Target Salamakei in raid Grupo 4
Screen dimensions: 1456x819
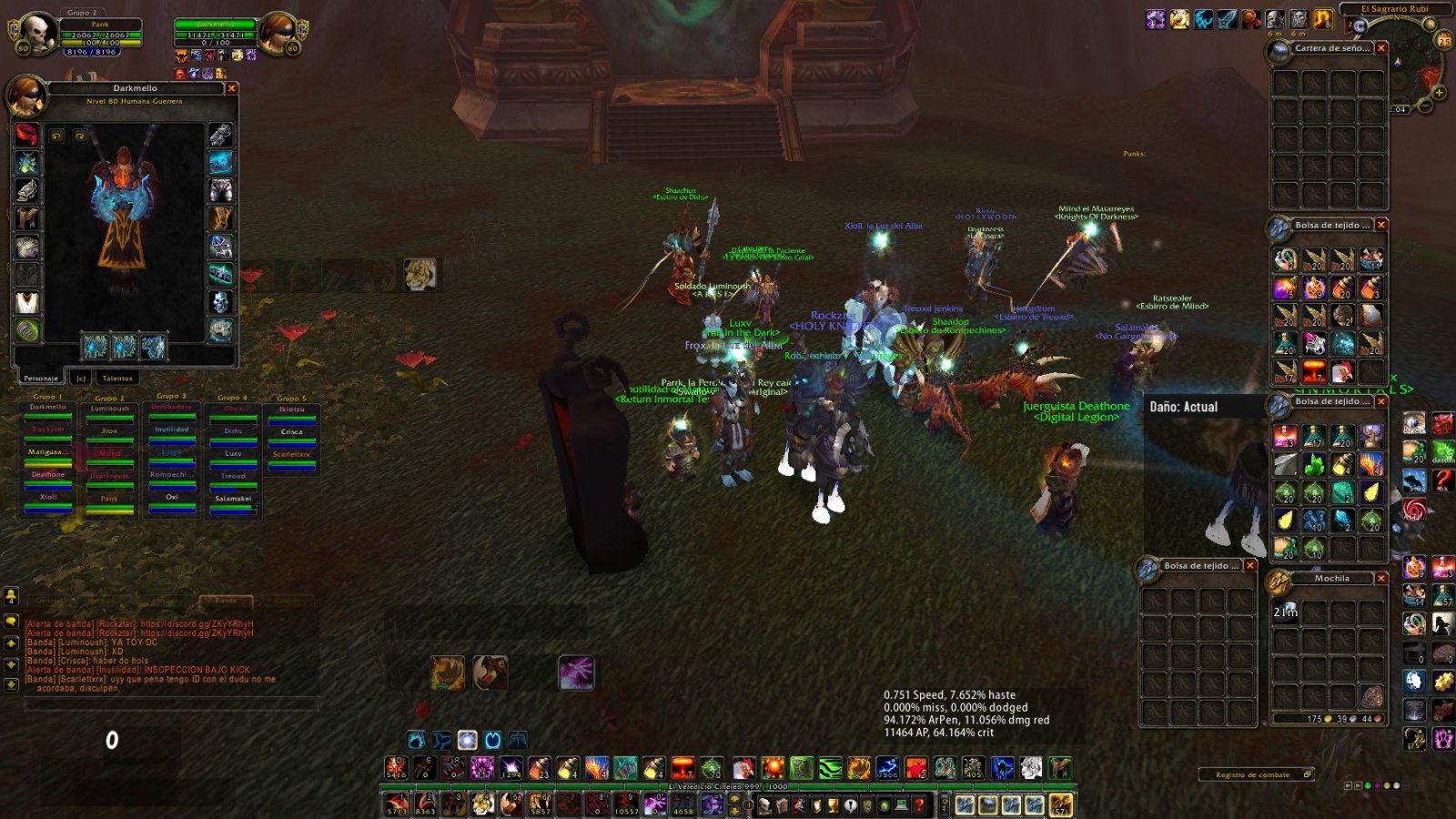click(233, 500)
